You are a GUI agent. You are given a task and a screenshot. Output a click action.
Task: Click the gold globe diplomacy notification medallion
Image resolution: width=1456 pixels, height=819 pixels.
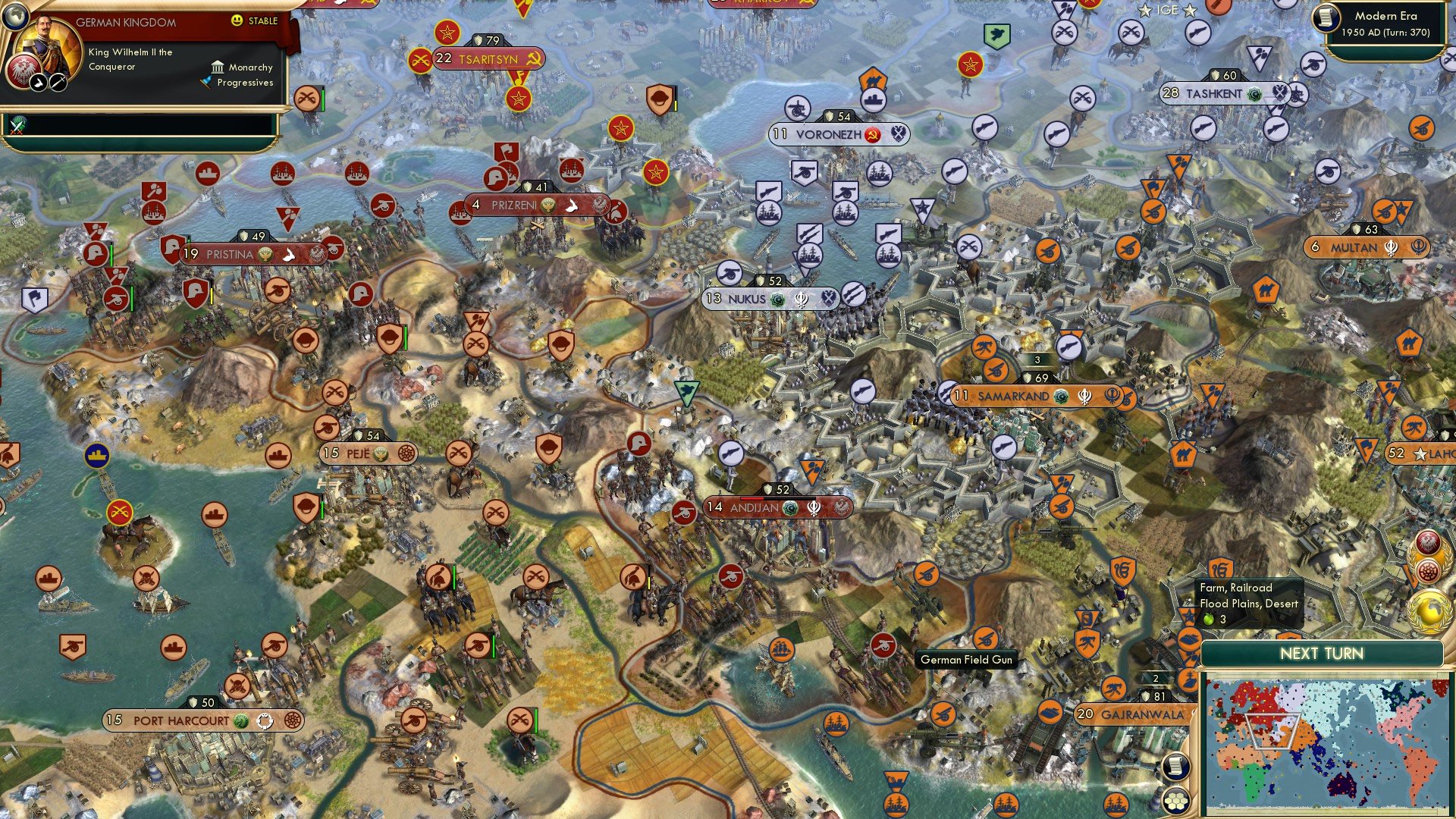click(x=1429, y=610)
